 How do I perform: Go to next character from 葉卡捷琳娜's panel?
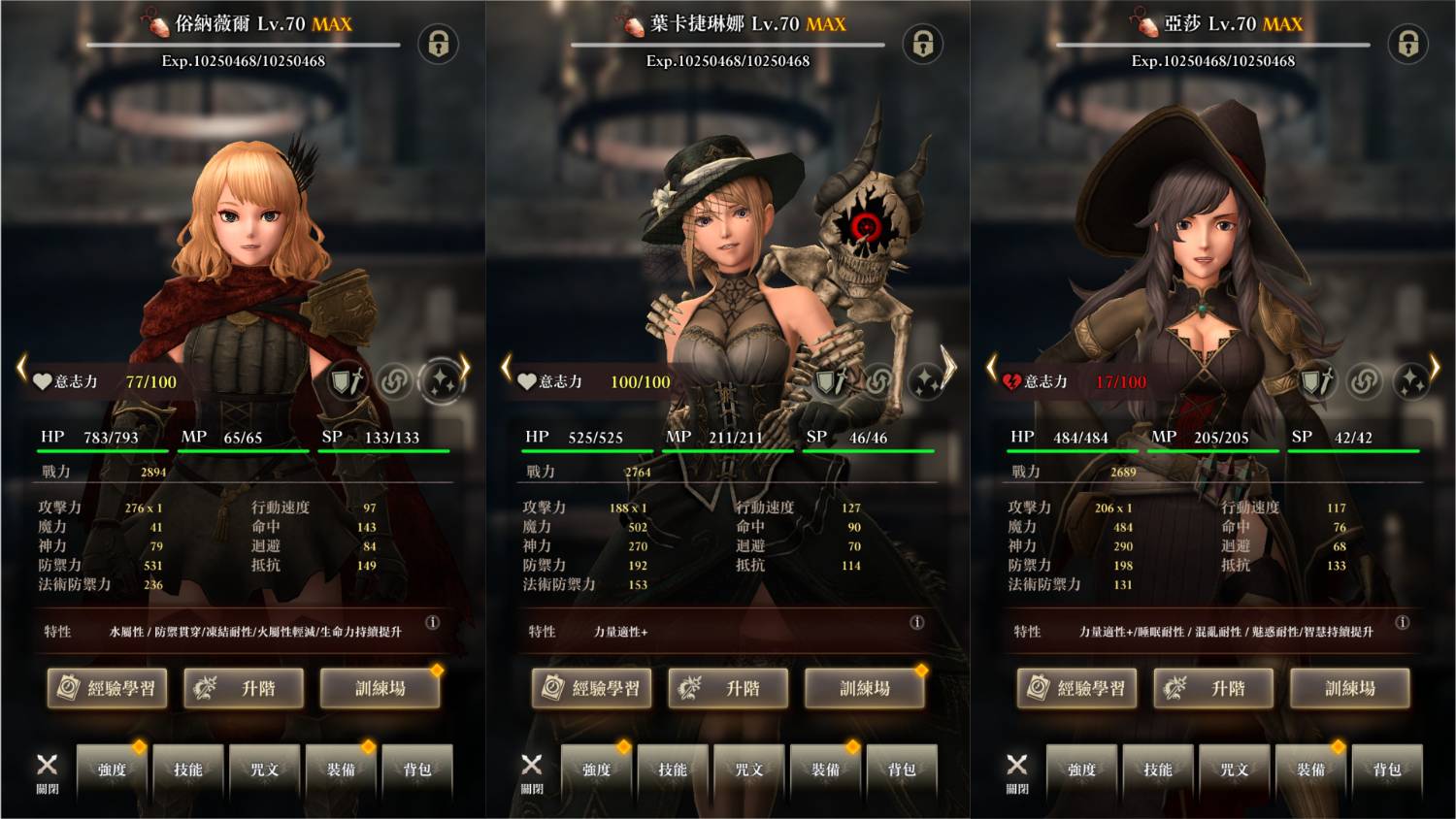click(948, 367)
